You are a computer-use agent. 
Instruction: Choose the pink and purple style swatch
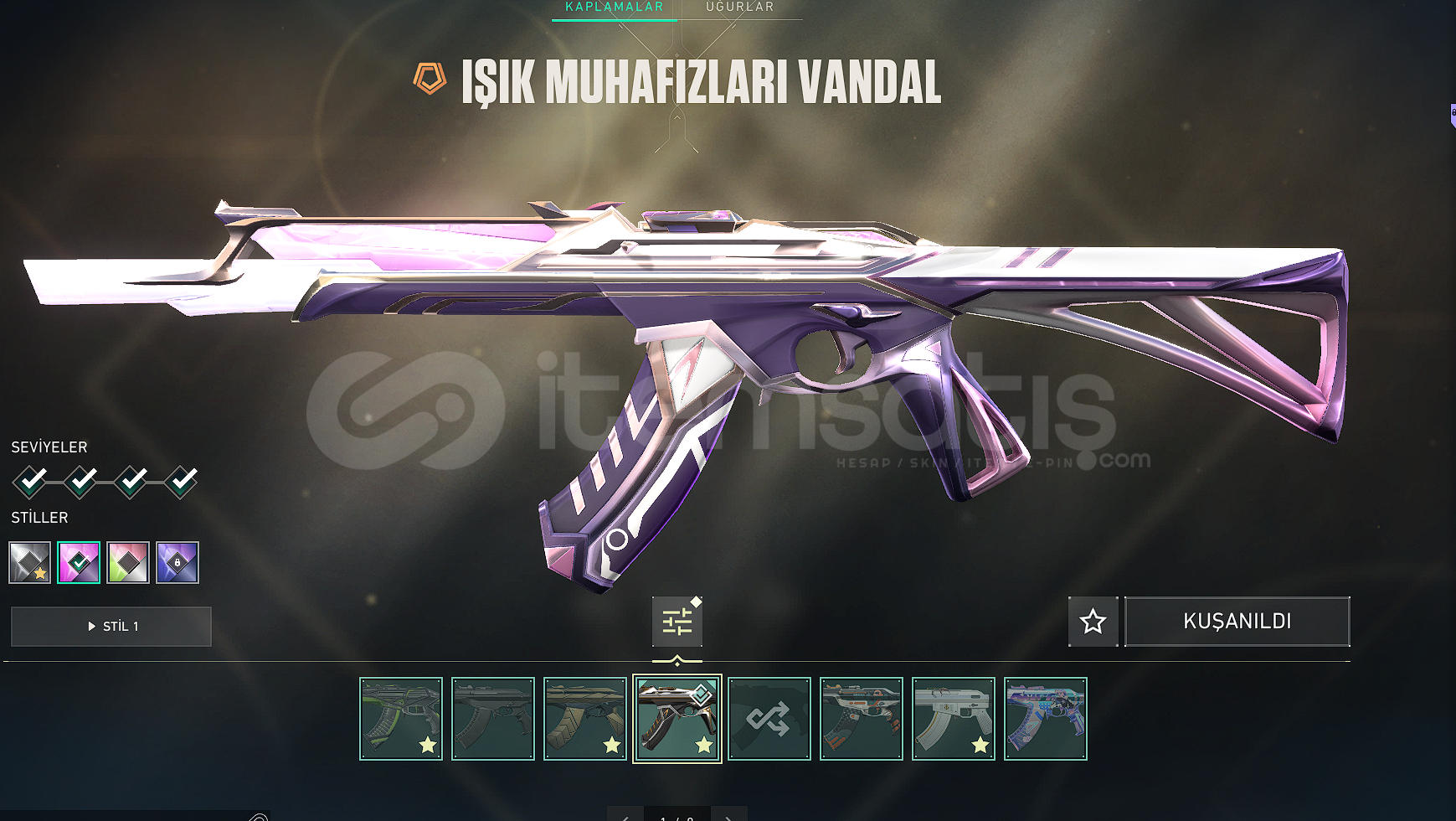pos(79,562)
